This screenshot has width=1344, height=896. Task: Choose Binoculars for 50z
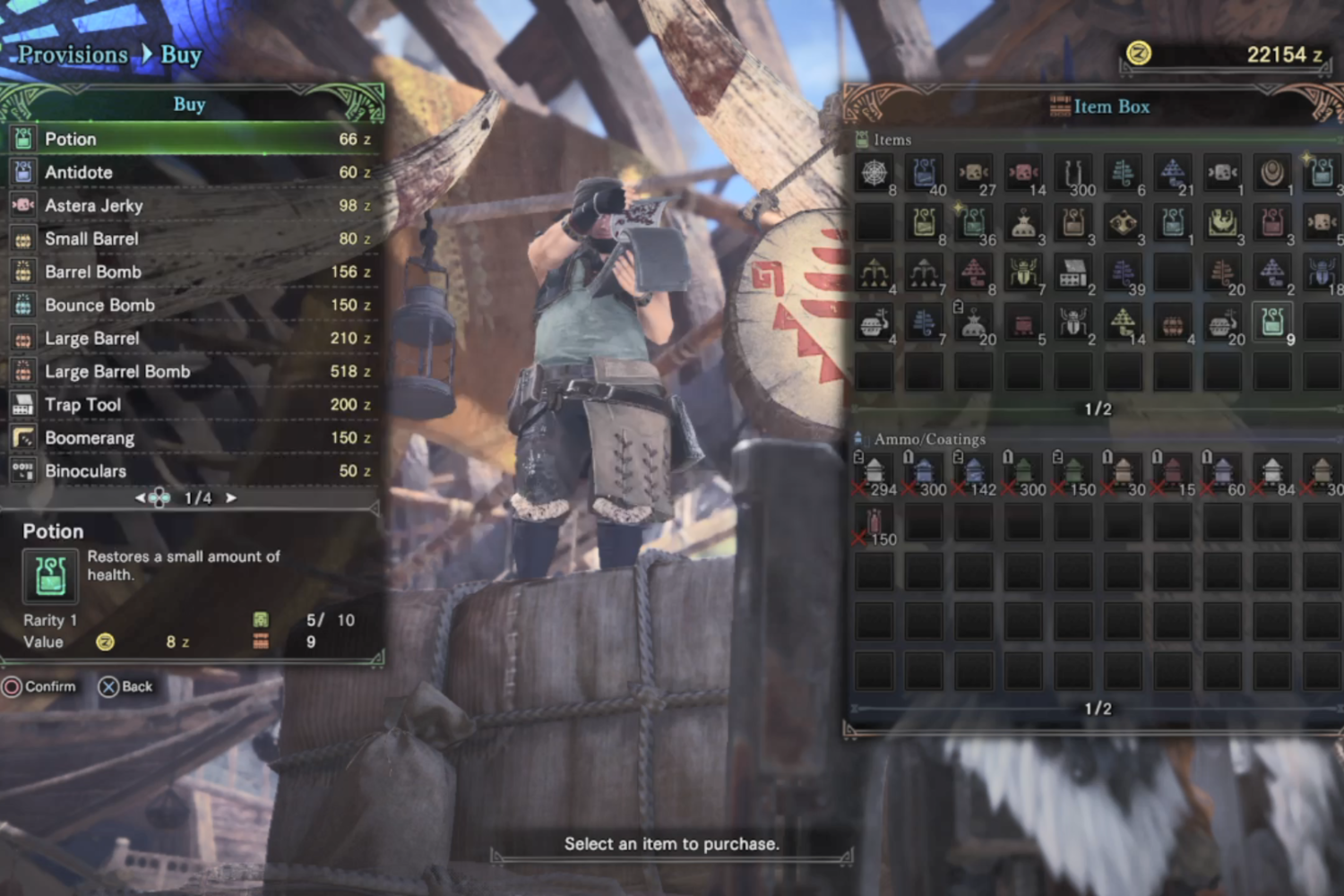pyautogui.click(x=193, y=470)
